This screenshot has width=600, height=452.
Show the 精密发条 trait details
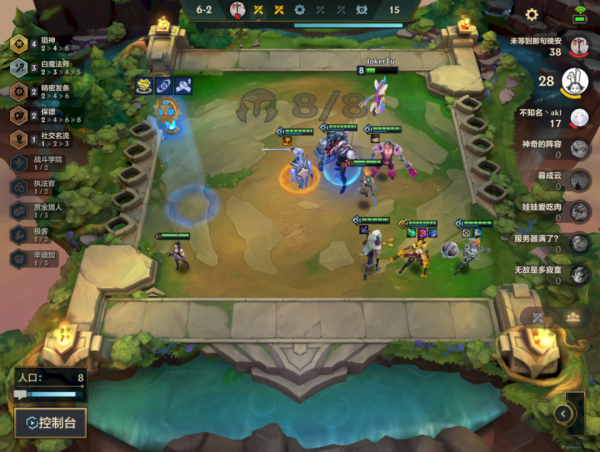[x=45, y=91]
